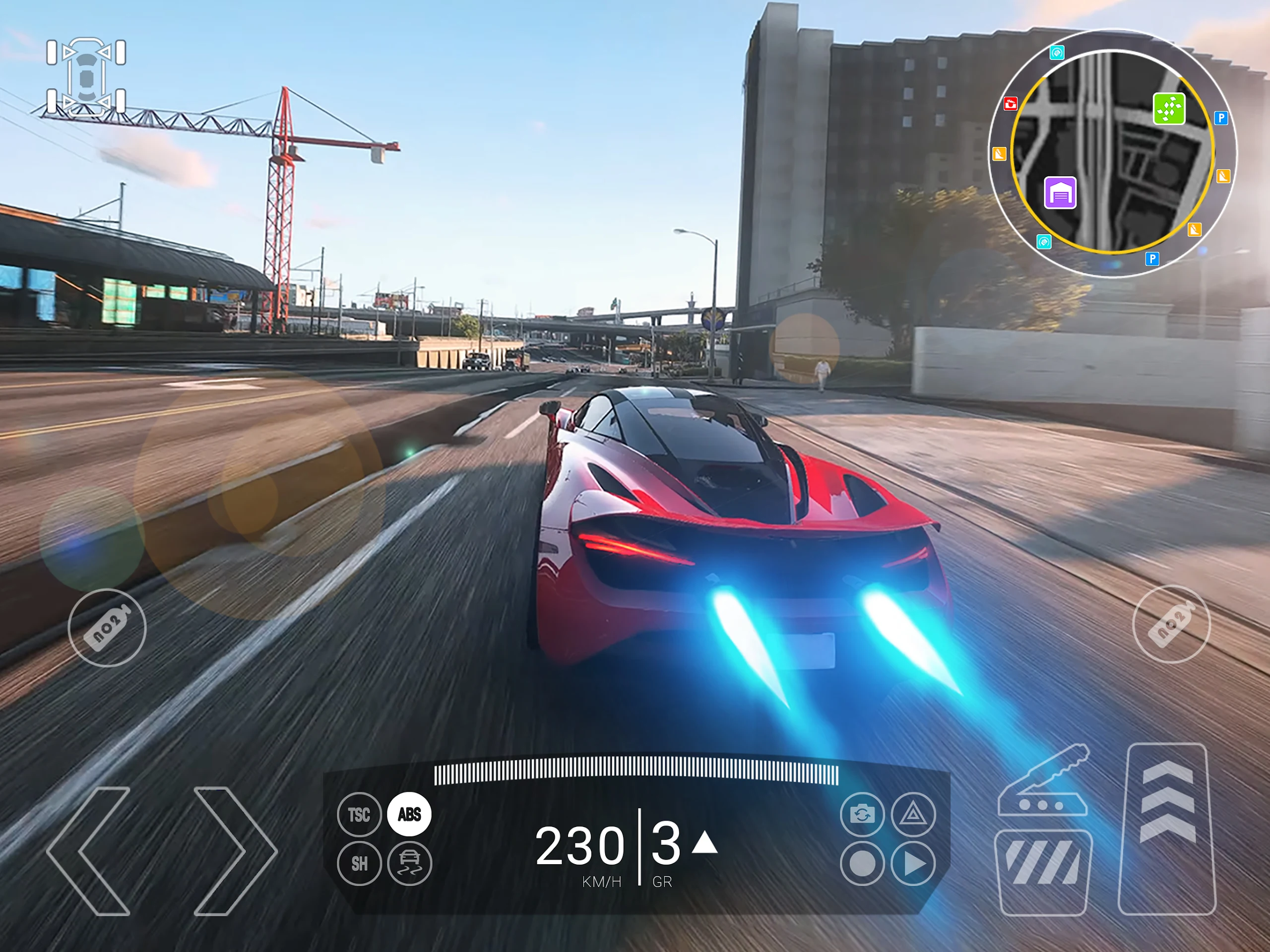Tap the SH shifter mode button

359,864
